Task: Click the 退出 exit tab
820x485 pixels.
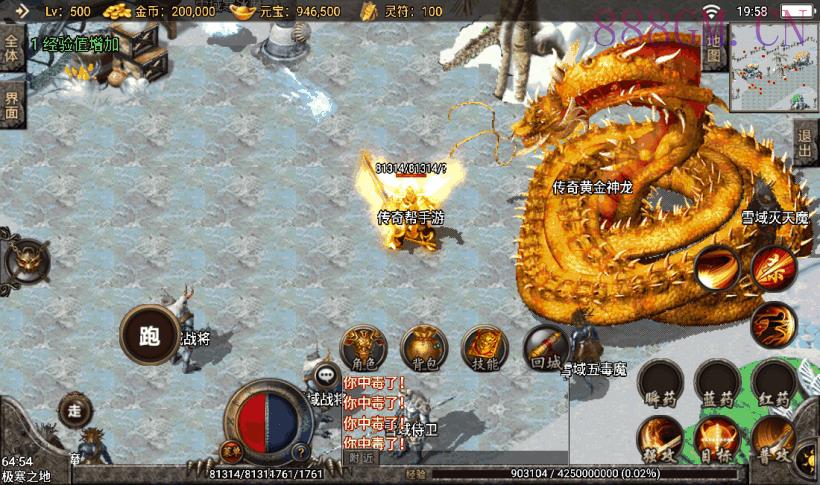Action: (805, 144)
